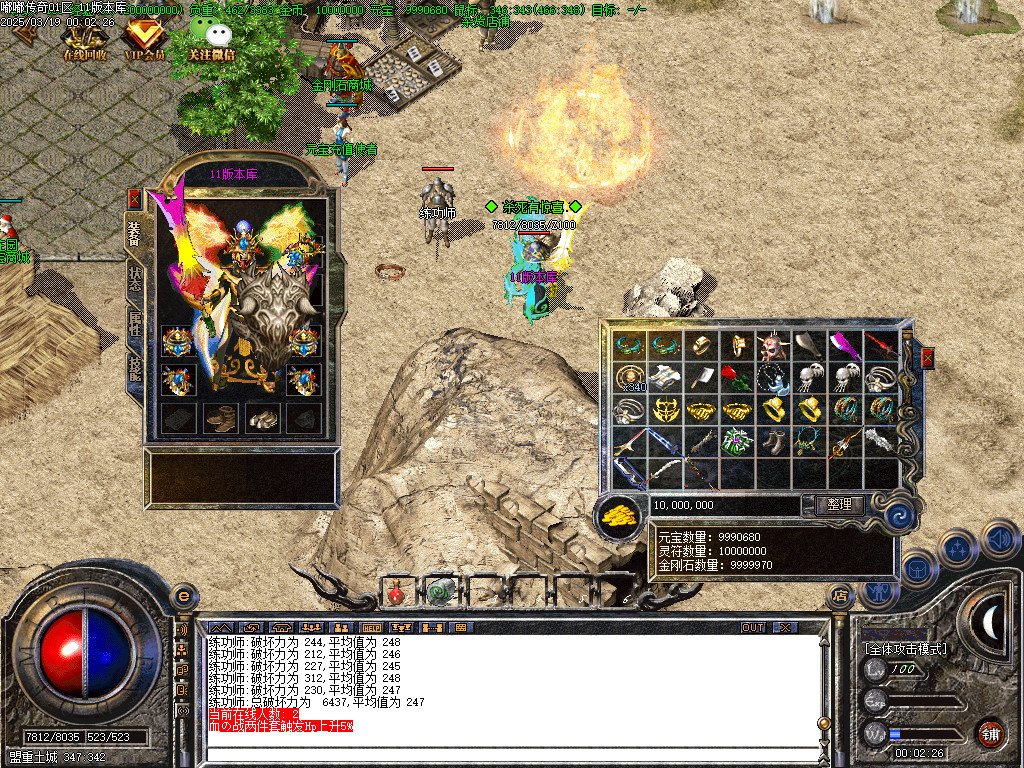This screenshot has width=1024, height=768.
Task: Select the 装备 equipment tab
Action: (x=134, y=234)
